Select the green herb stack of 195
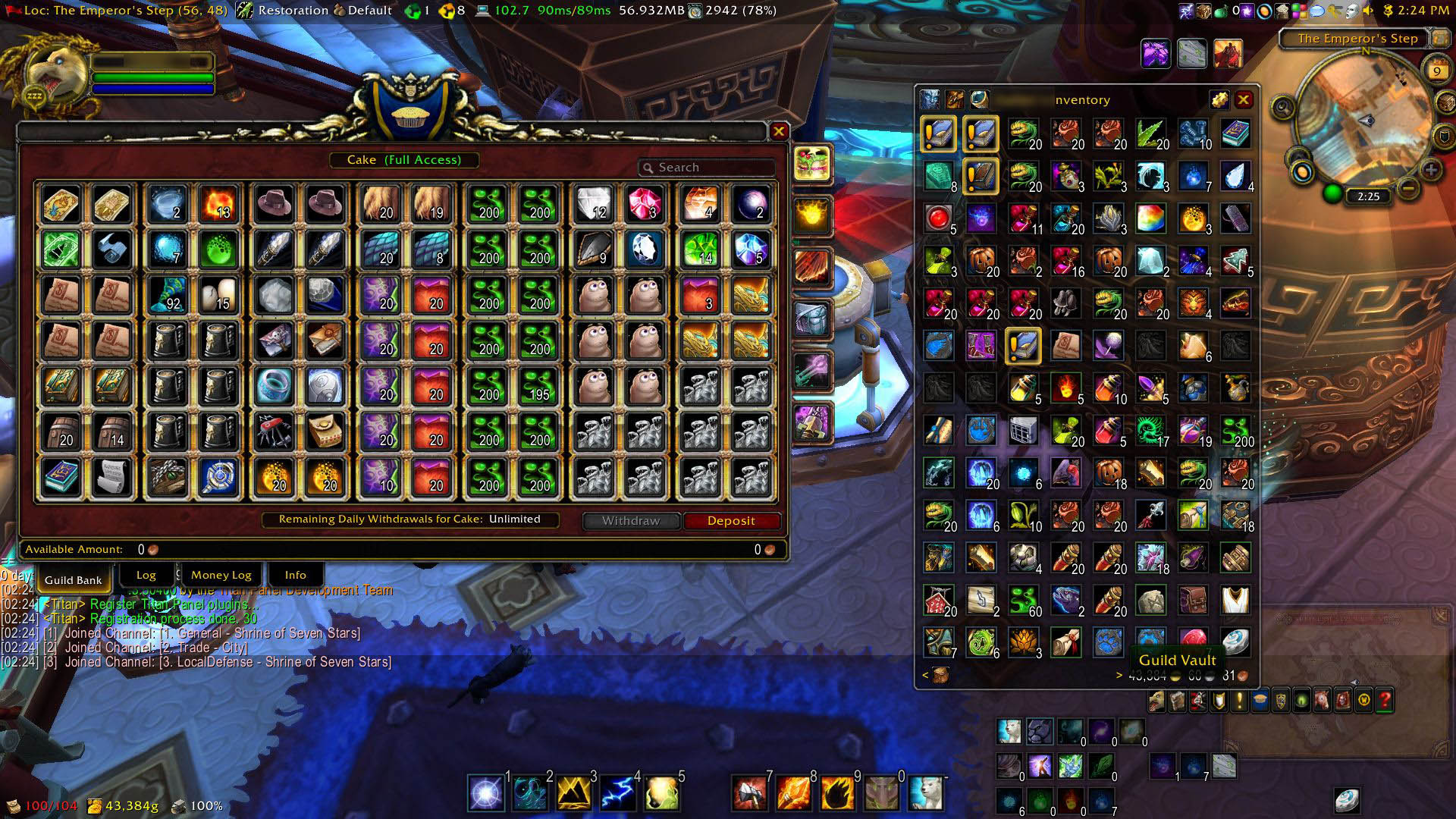1456x819 pixels. 538,386
